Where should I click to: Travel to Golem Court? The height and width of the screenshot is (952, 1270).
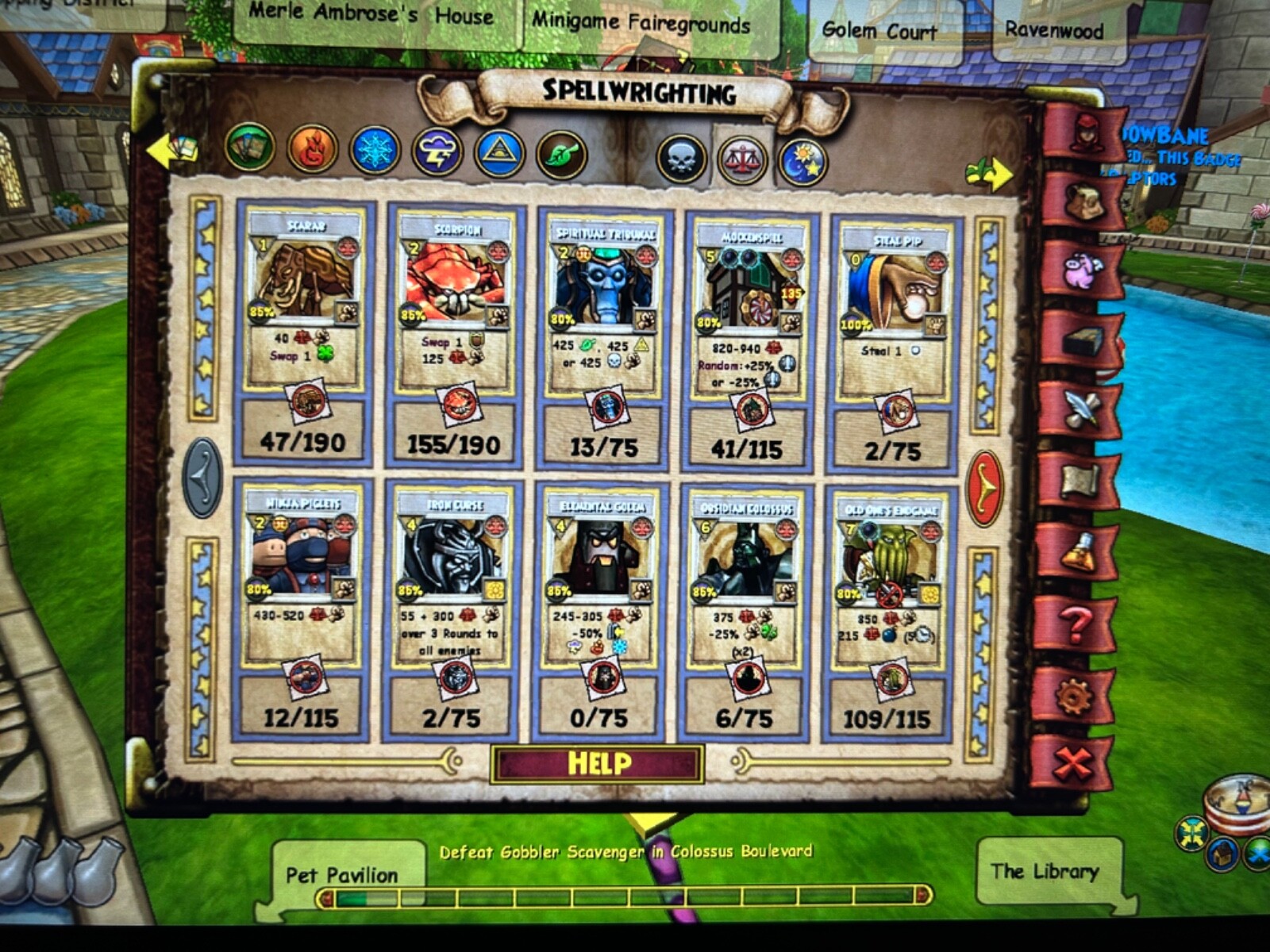click(879, 30)
